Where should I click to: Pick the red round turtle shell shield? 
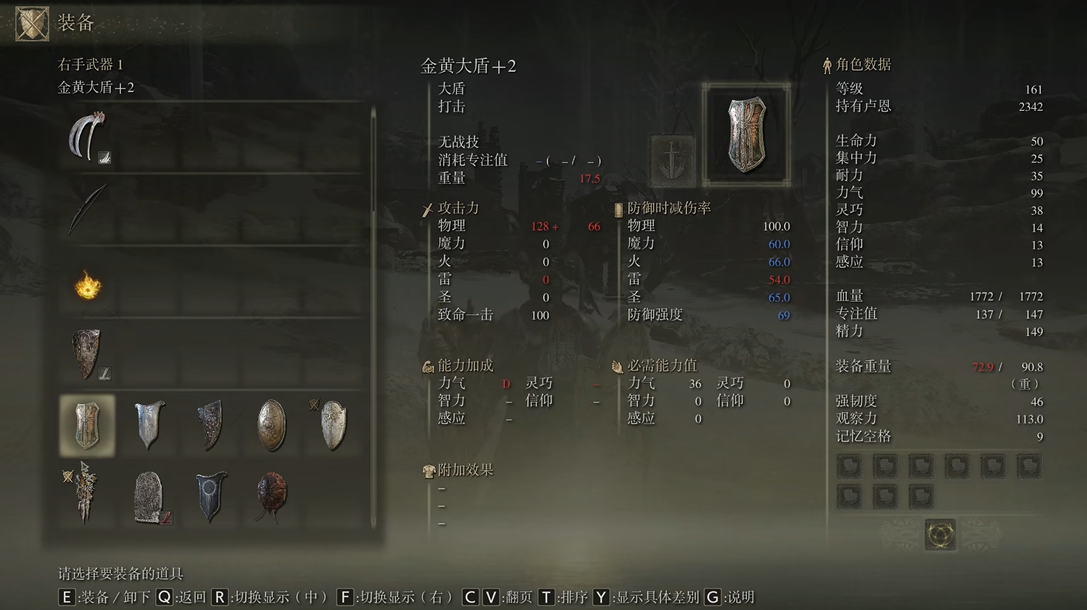coord(271,497)
